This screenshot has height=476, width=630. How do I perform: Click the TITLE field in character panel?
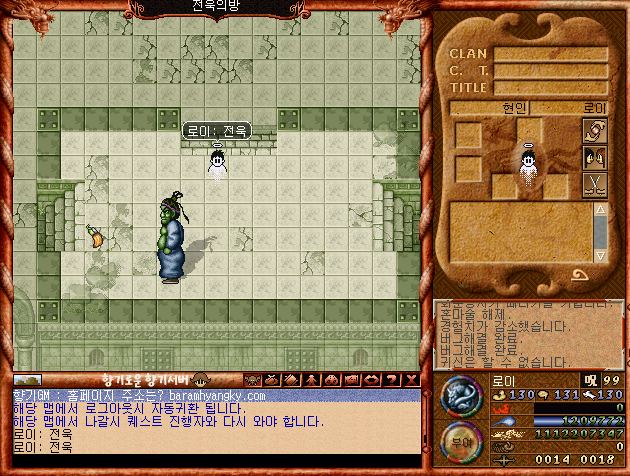tap(550, 87)
